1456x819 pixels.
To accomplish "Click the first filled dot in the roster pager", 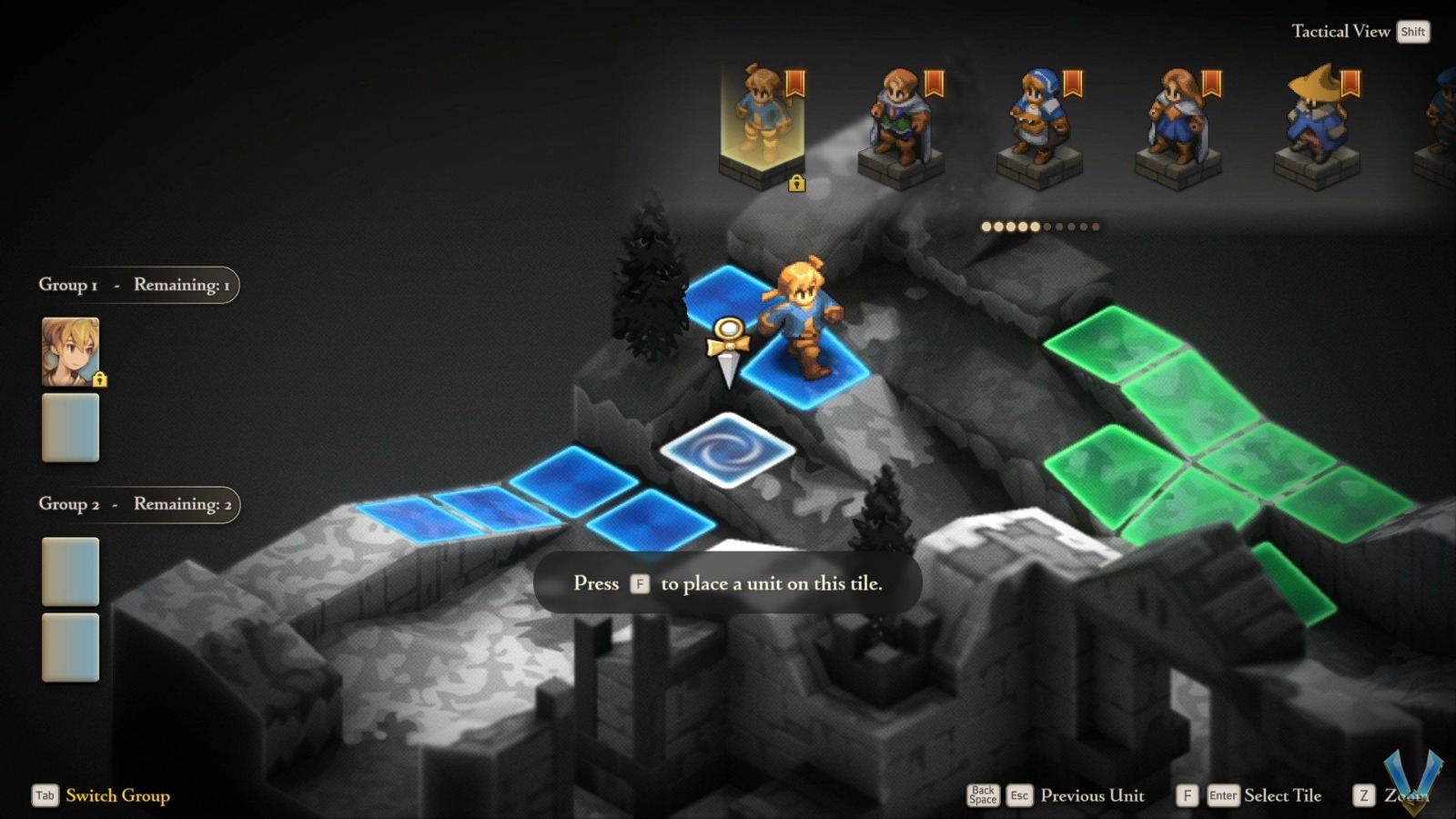I will point(986,225).
